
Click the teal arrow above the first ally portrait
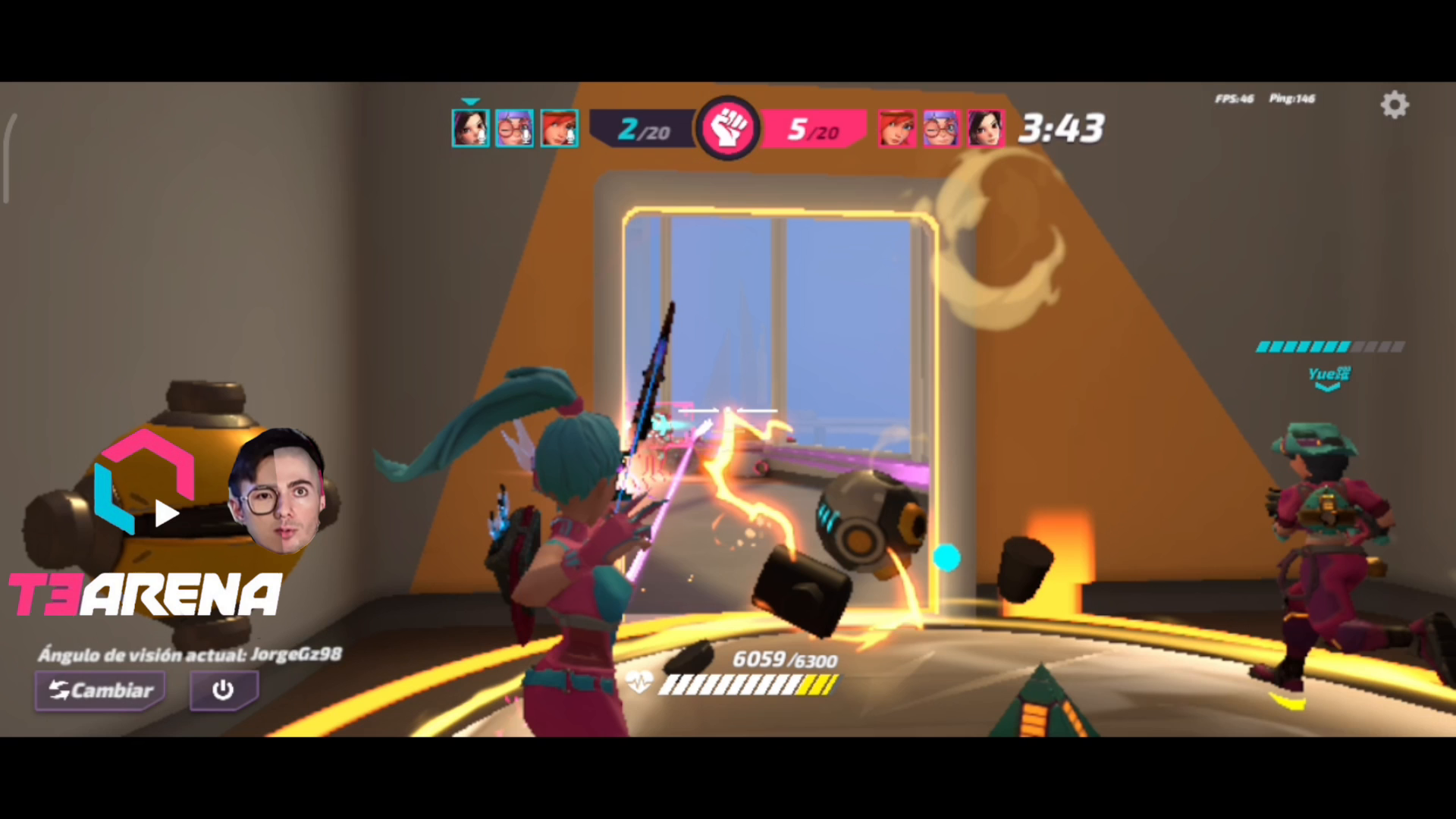click(470, 101)
